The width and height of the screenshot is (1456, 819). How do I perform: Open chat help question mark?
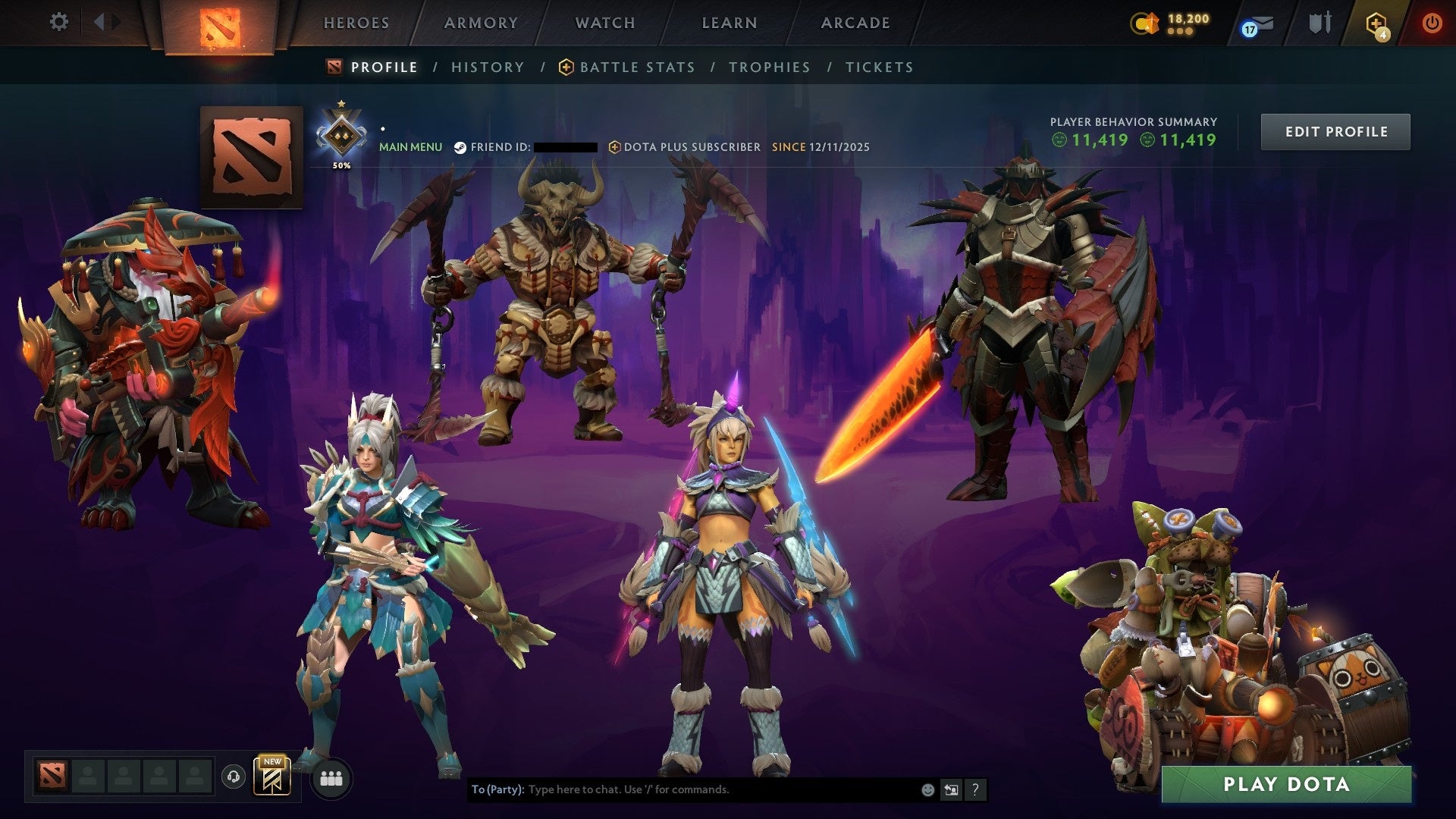[974, 789]
